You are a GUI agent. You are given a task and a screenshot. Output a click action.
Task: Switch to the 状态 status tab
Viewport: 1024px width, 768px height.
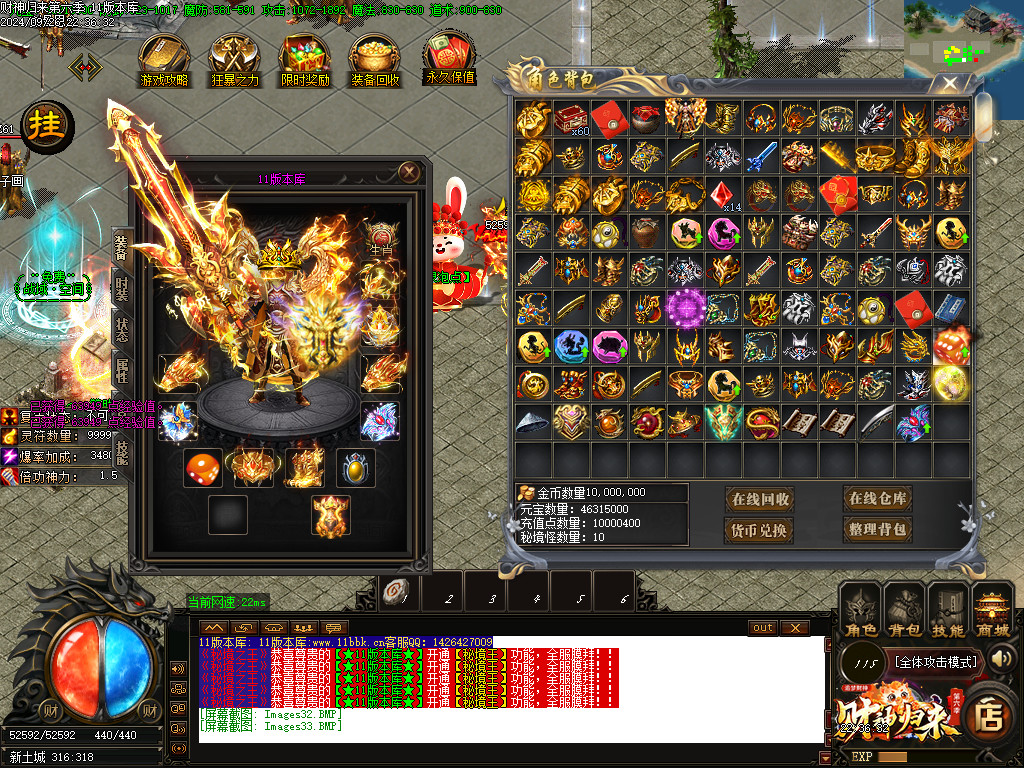pyautogui.click(x=121, y=332)
